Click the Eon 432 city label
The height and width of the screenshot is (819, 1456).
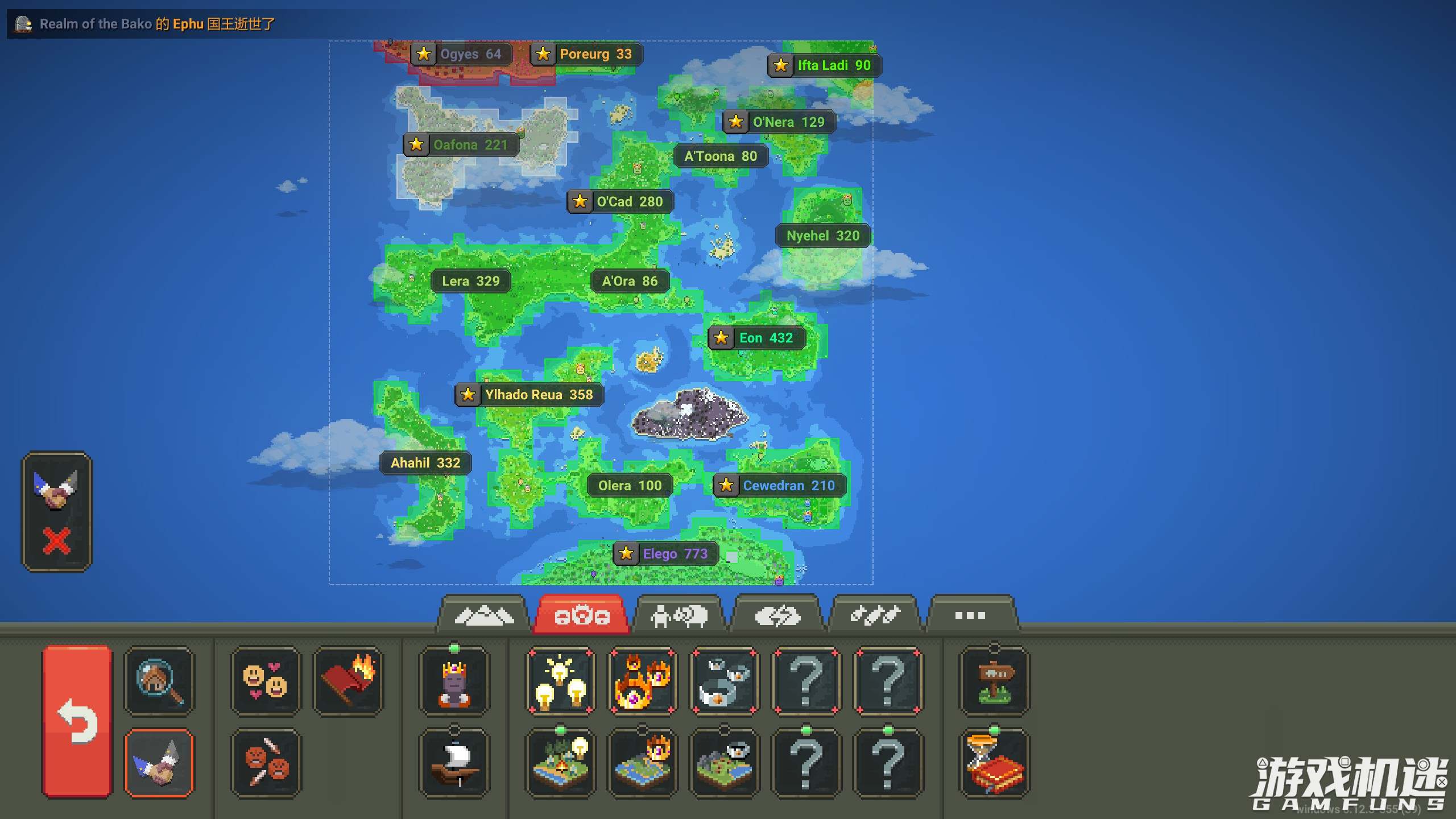tap(757, 338)
